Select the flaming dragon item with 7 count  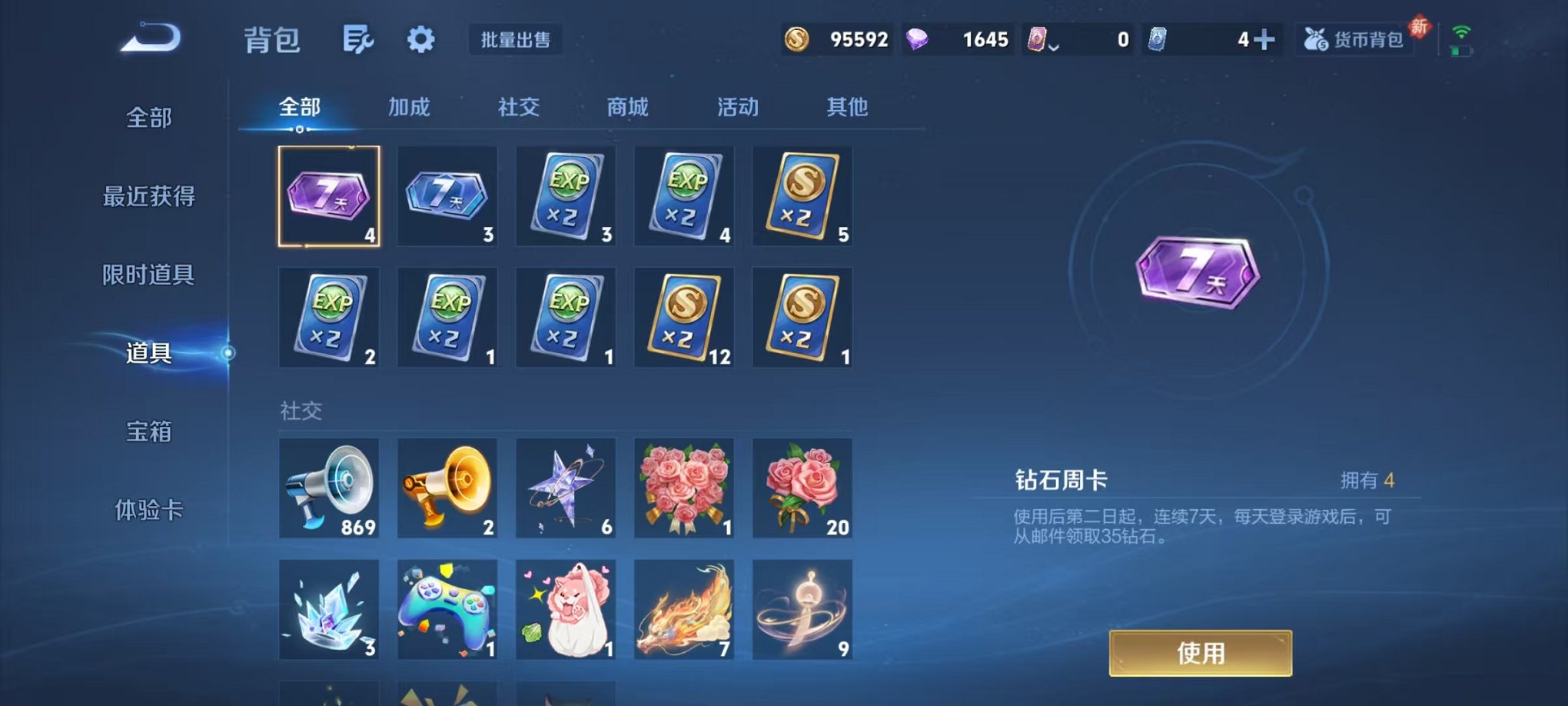point(684,610)
